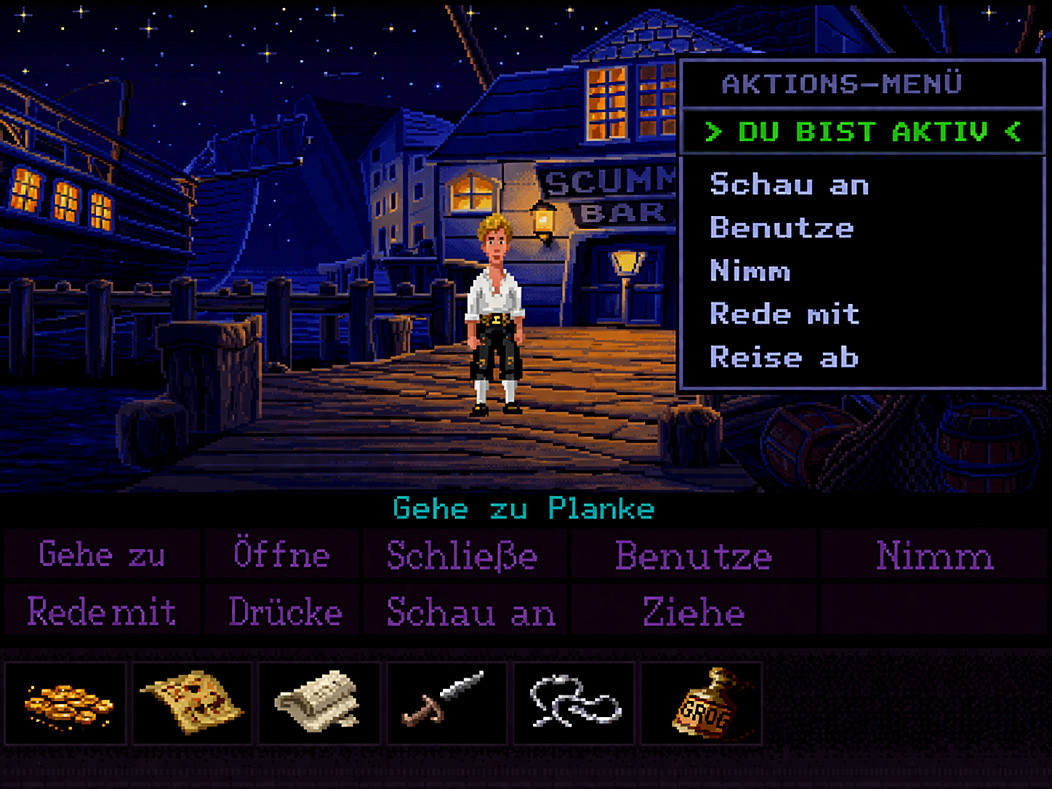The height and width of the screenshot is (789, 1052).
Task: Select the white paper sheet in inventory
Action: 319,704
